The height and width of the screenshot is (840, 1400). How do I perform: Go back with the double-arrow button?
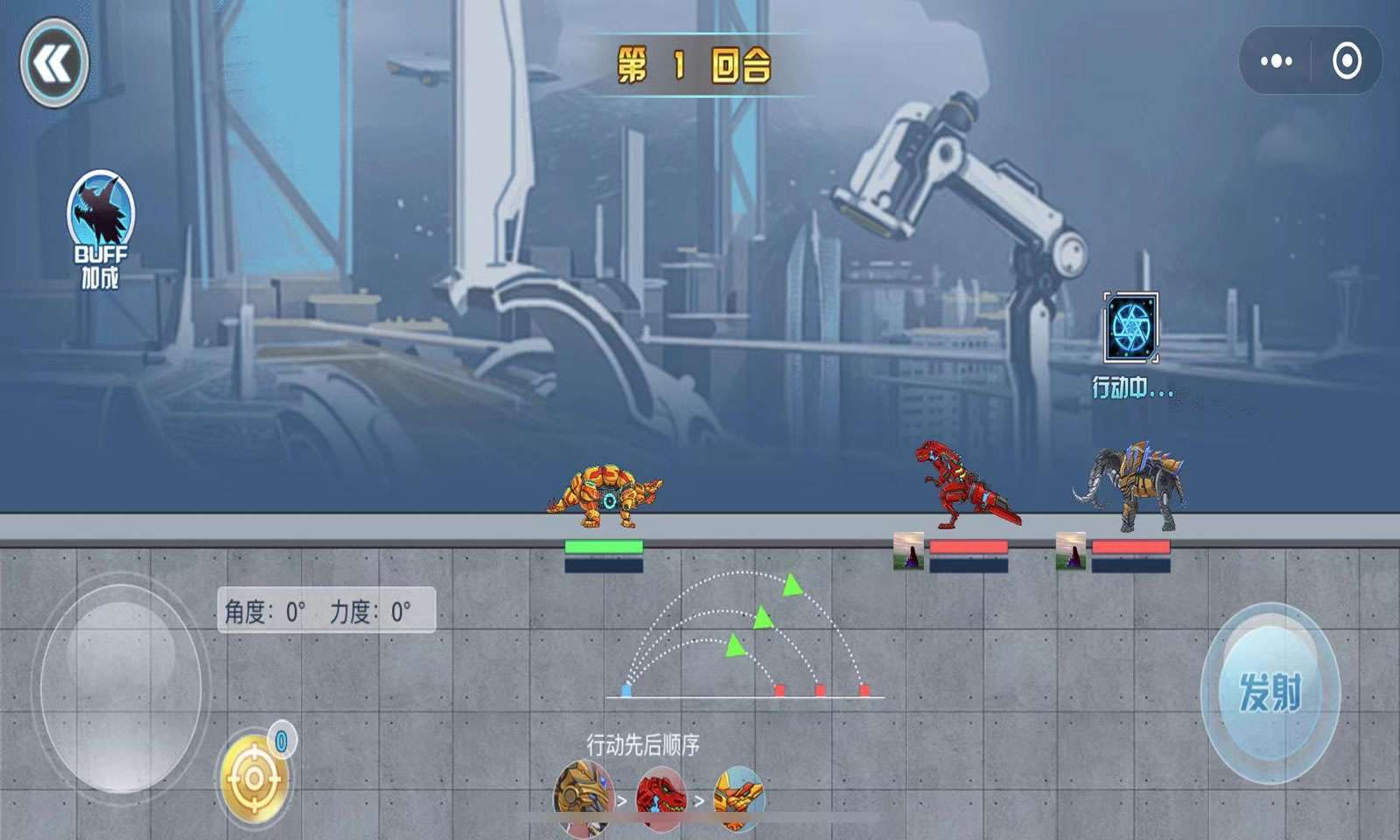tap(54, 63)
